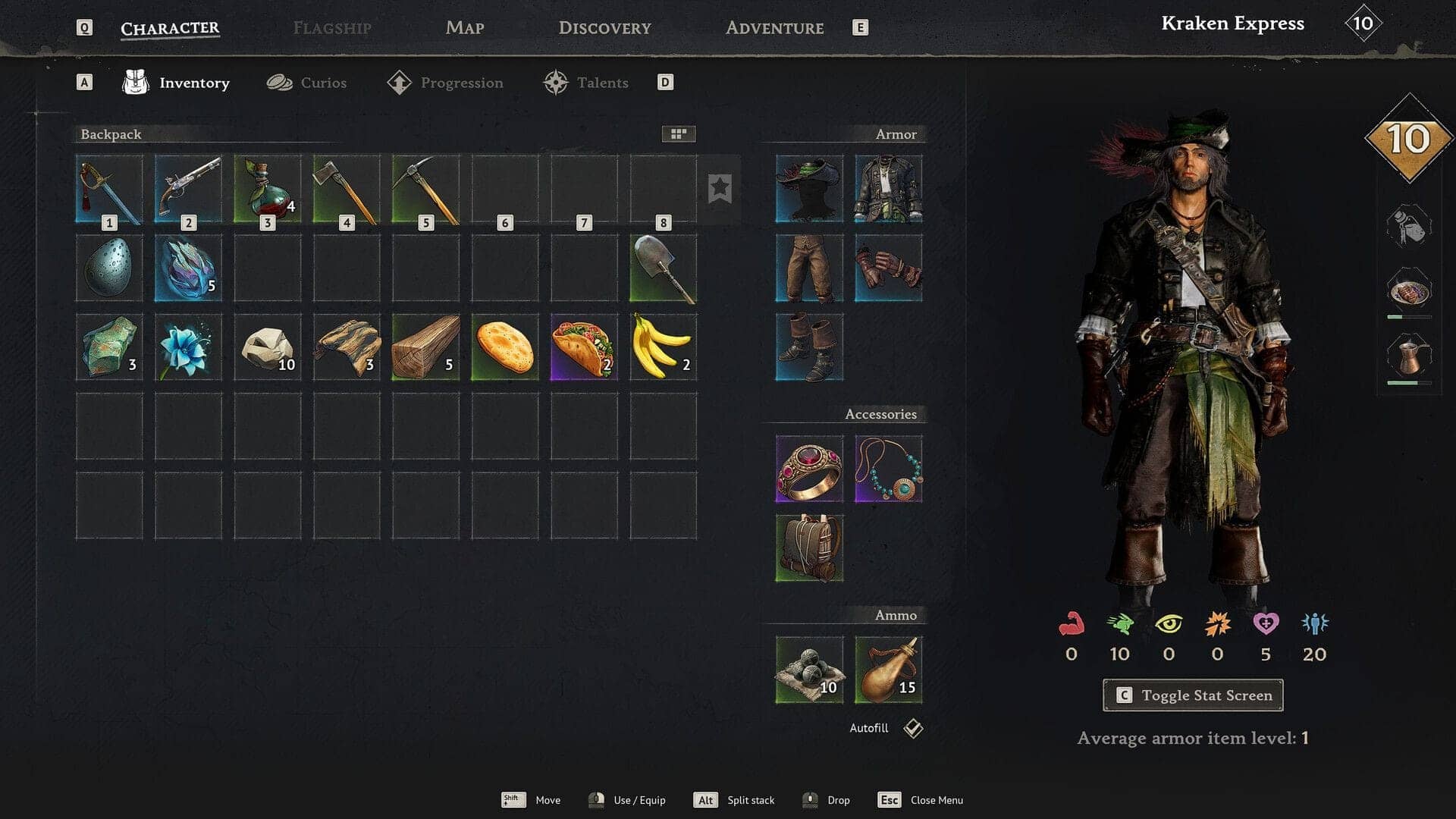Select the cannonball ammo slot
Image resolution: width=1456 pixels, height=819 pixels.
(x=809, y=670)
